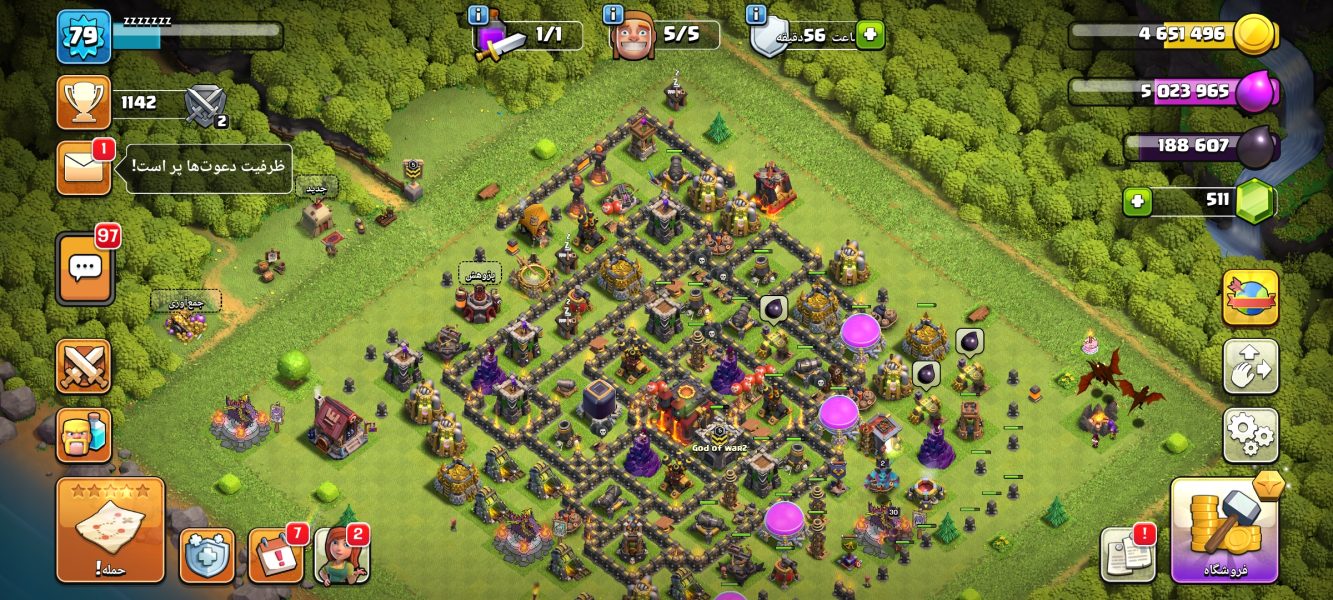
Task: Click the red-haired hero portrait button
Action: (342, 555)
